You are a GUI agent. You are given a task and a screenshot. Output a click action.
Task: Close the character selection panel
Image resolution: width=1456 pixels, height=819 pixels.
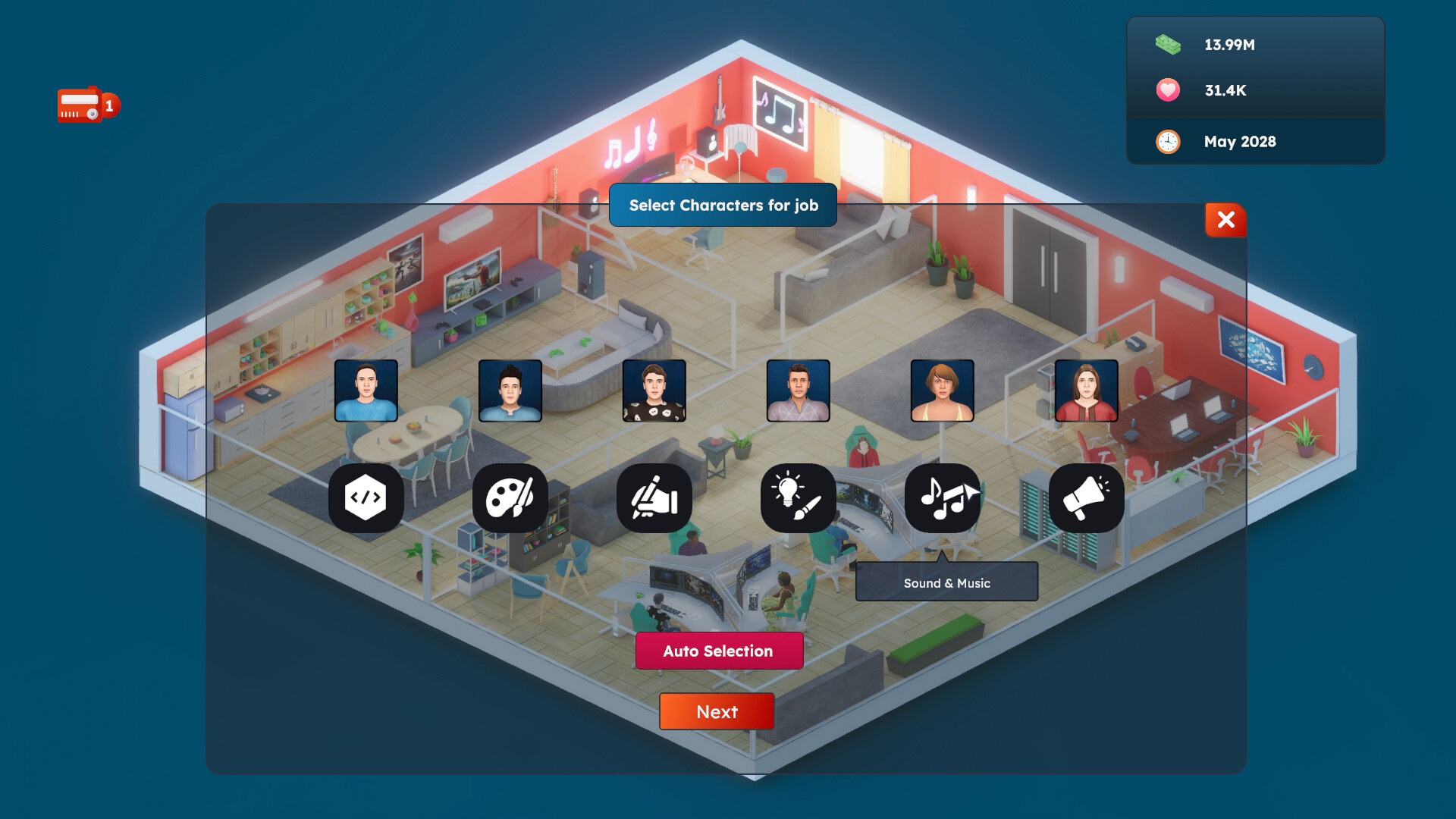(1225, 220)
